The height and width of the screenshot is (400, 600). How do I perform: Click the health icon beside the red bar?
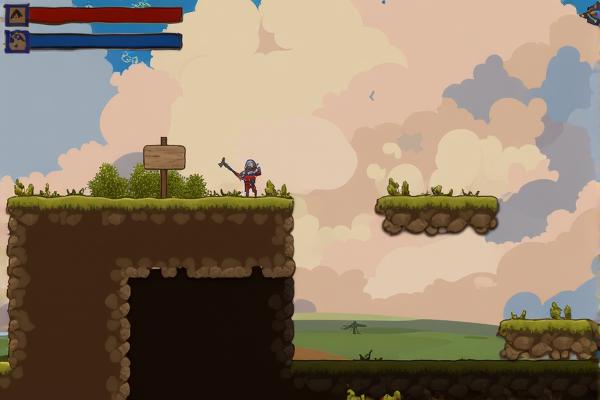point(17,15)
